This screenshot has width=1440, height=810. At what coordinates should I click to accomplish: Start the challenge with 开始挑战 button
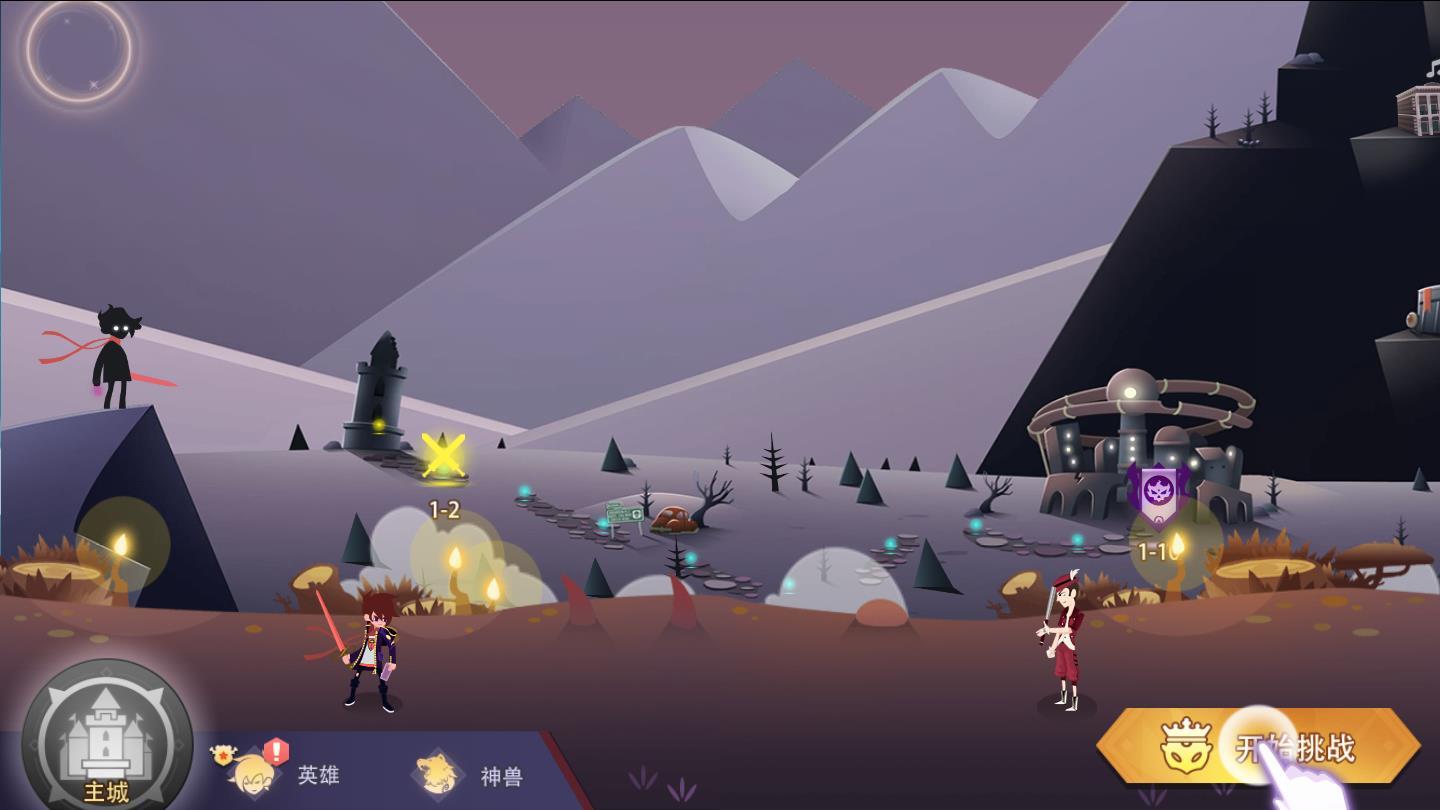1260,746
